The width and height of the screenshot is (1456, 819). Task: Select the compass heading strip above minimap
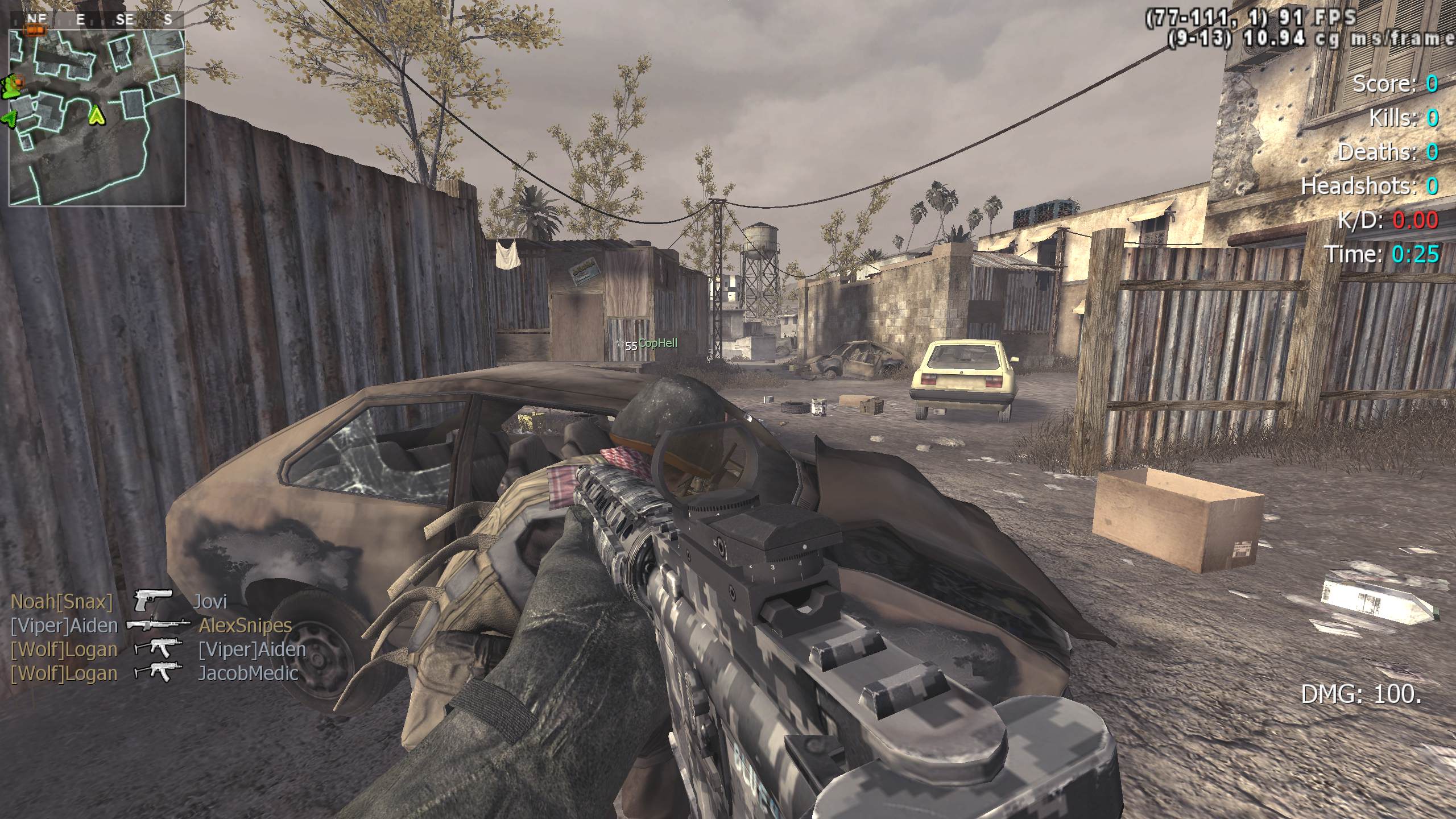point(97,20)
